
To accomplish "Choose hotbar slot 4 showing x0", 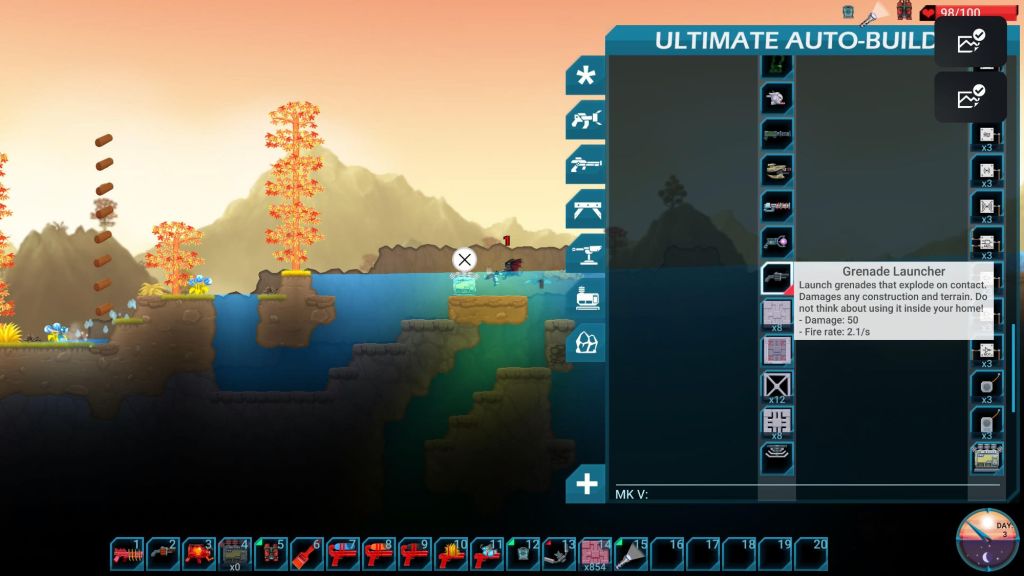I will tap(235, 553).
